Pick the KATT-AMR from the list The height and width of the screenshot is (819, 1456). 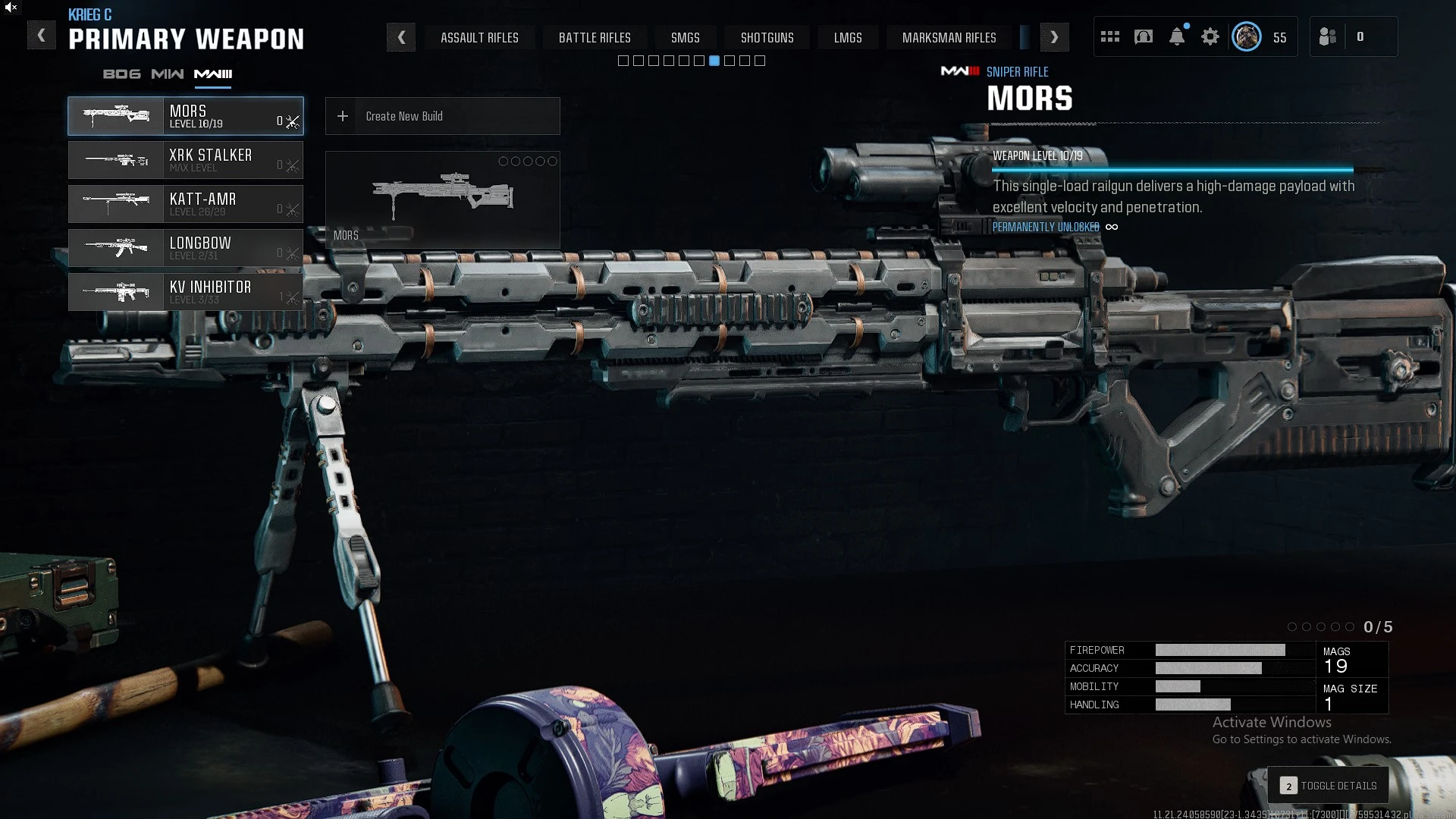[x=186, y=204]
